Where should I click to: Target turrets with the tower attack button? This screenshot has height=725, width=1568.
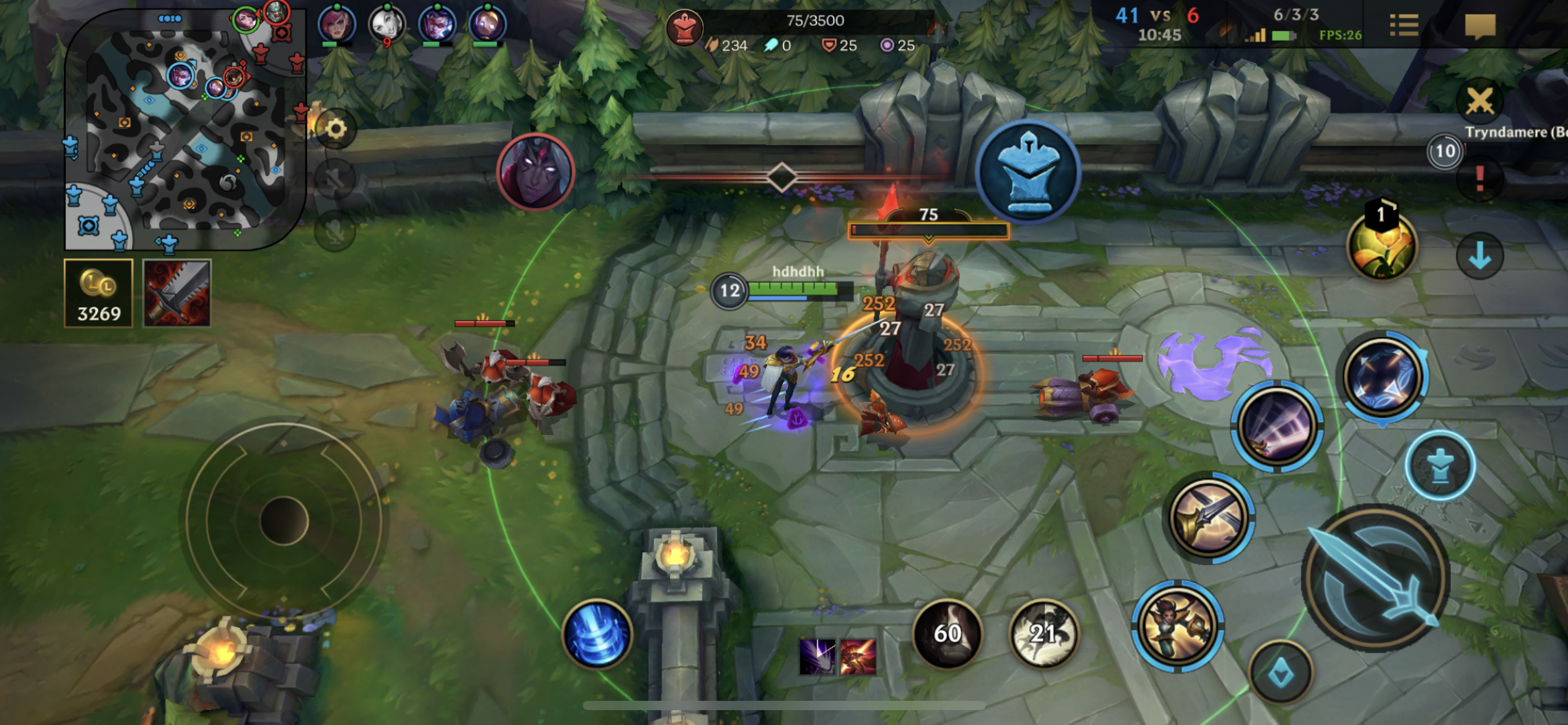coord(1440,465)
